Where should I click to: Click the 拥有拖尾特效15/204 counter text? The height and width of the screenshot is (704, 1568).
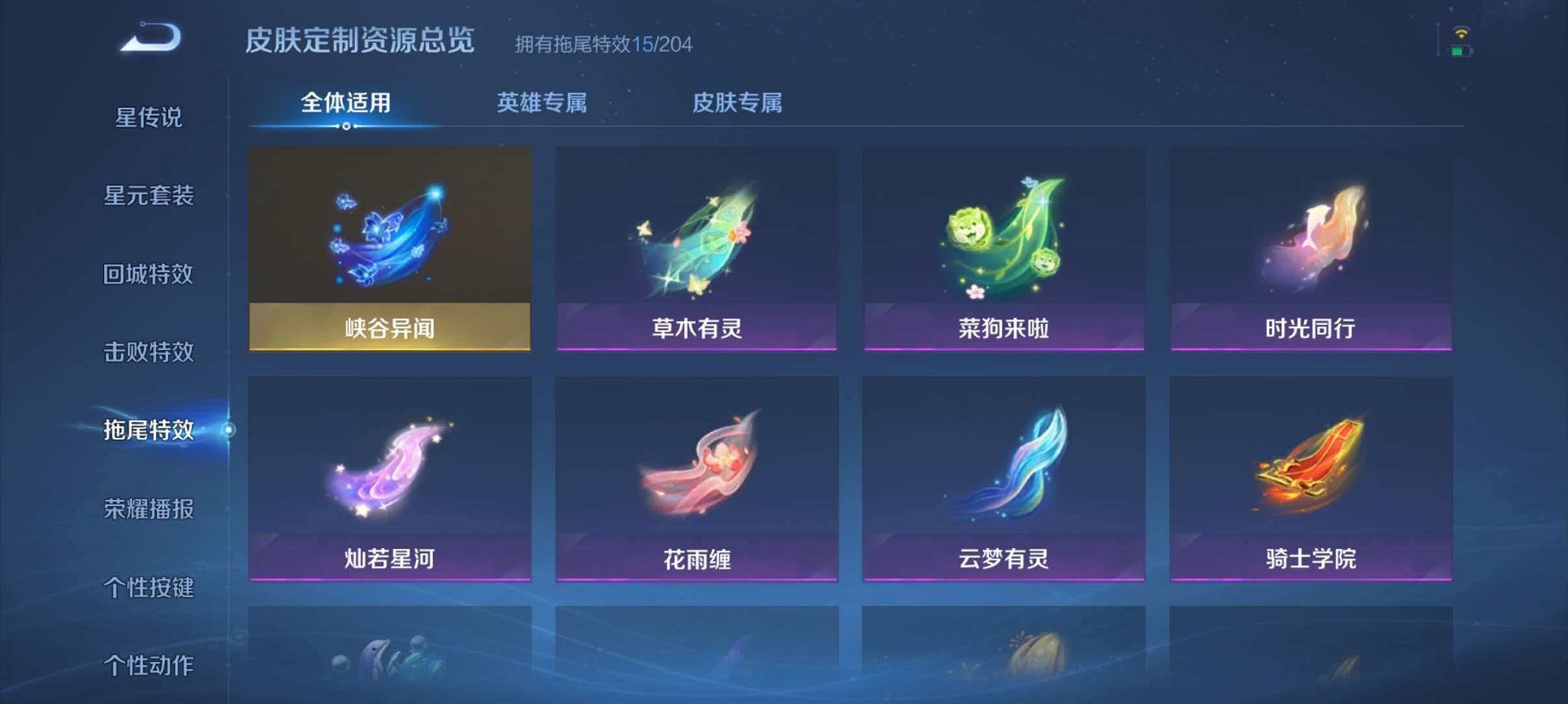coord(601,46)
